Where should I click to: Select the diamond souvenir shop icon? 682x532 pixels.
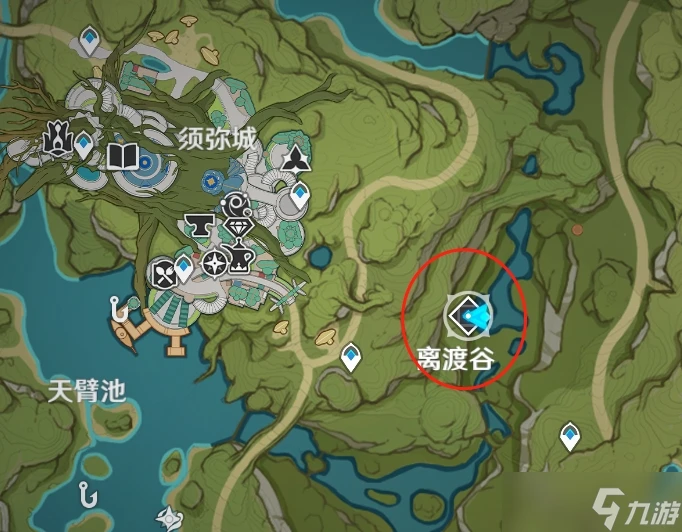tap(237, 228)
